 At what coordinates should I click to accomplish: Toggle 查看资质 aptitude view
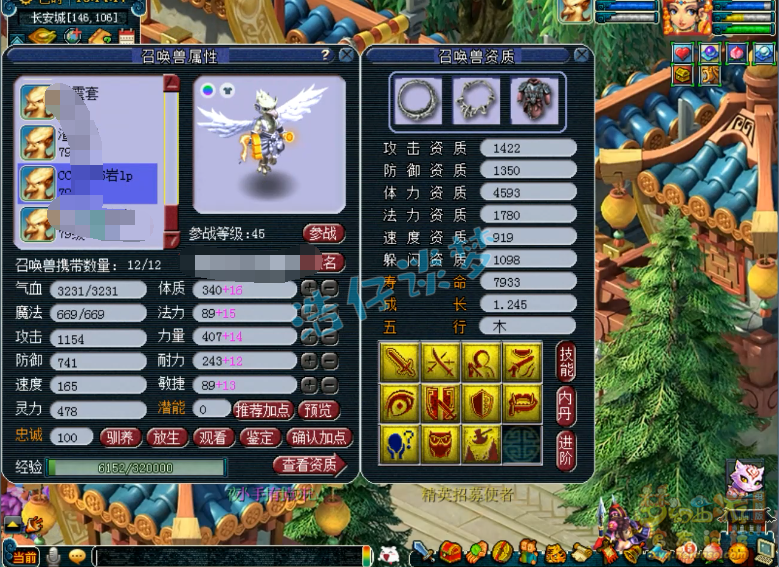click(308, 465)
